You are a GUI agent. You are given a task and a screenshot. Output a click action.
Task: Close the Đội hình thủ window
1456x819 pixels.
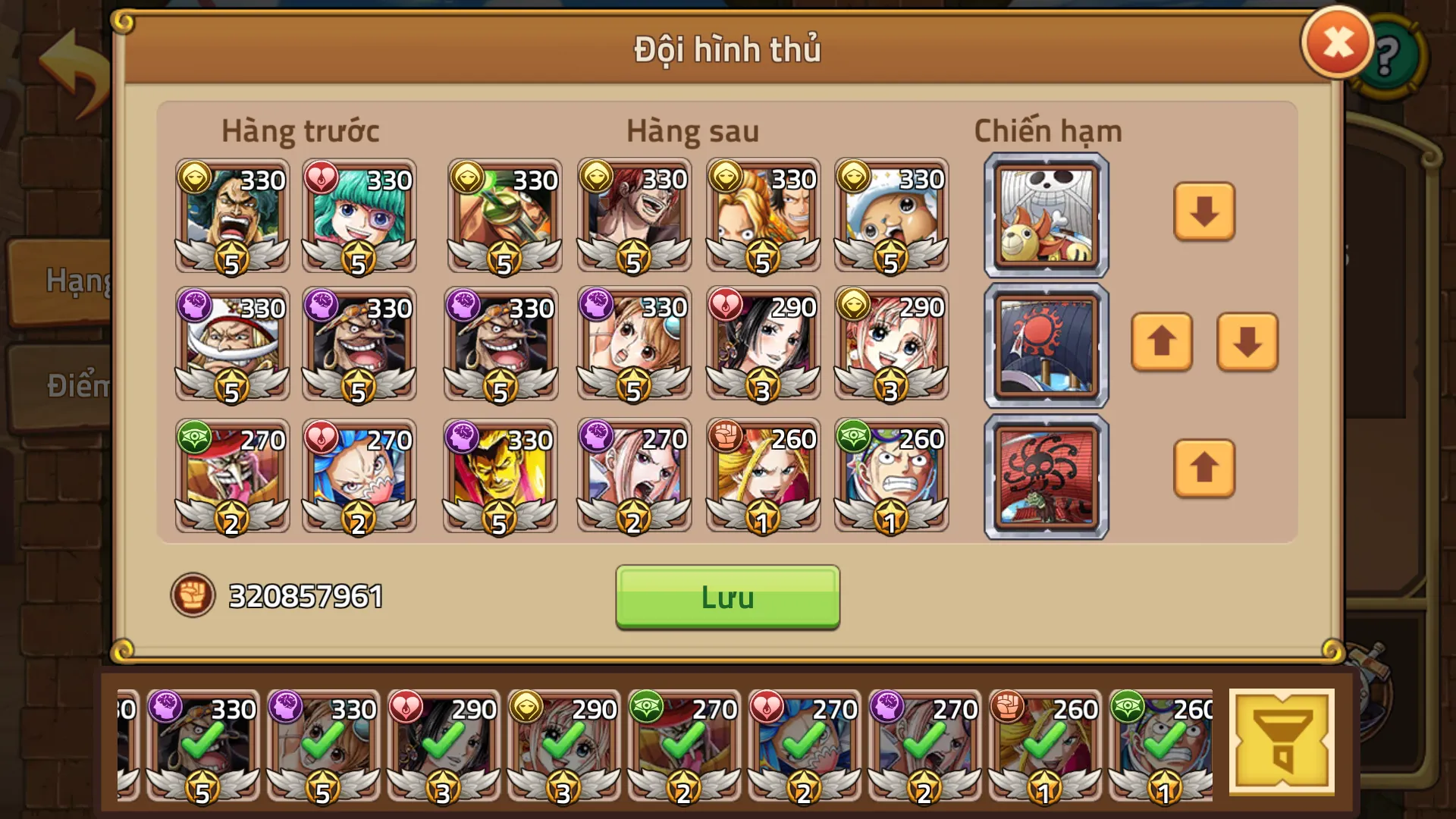point(1338,40)
